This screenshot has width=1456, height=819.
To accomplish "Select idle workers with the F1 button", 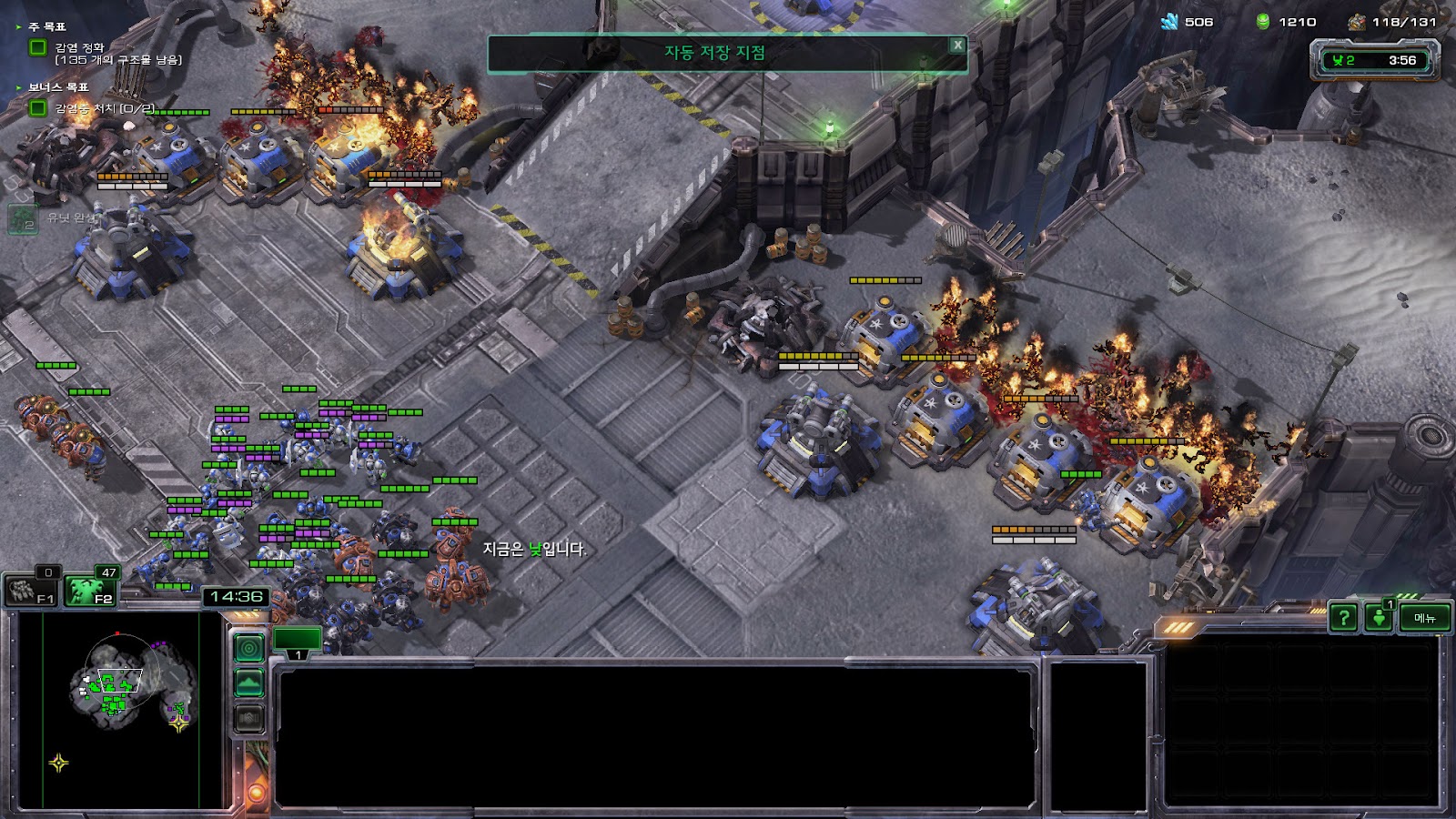I will [x=31, y=590].
